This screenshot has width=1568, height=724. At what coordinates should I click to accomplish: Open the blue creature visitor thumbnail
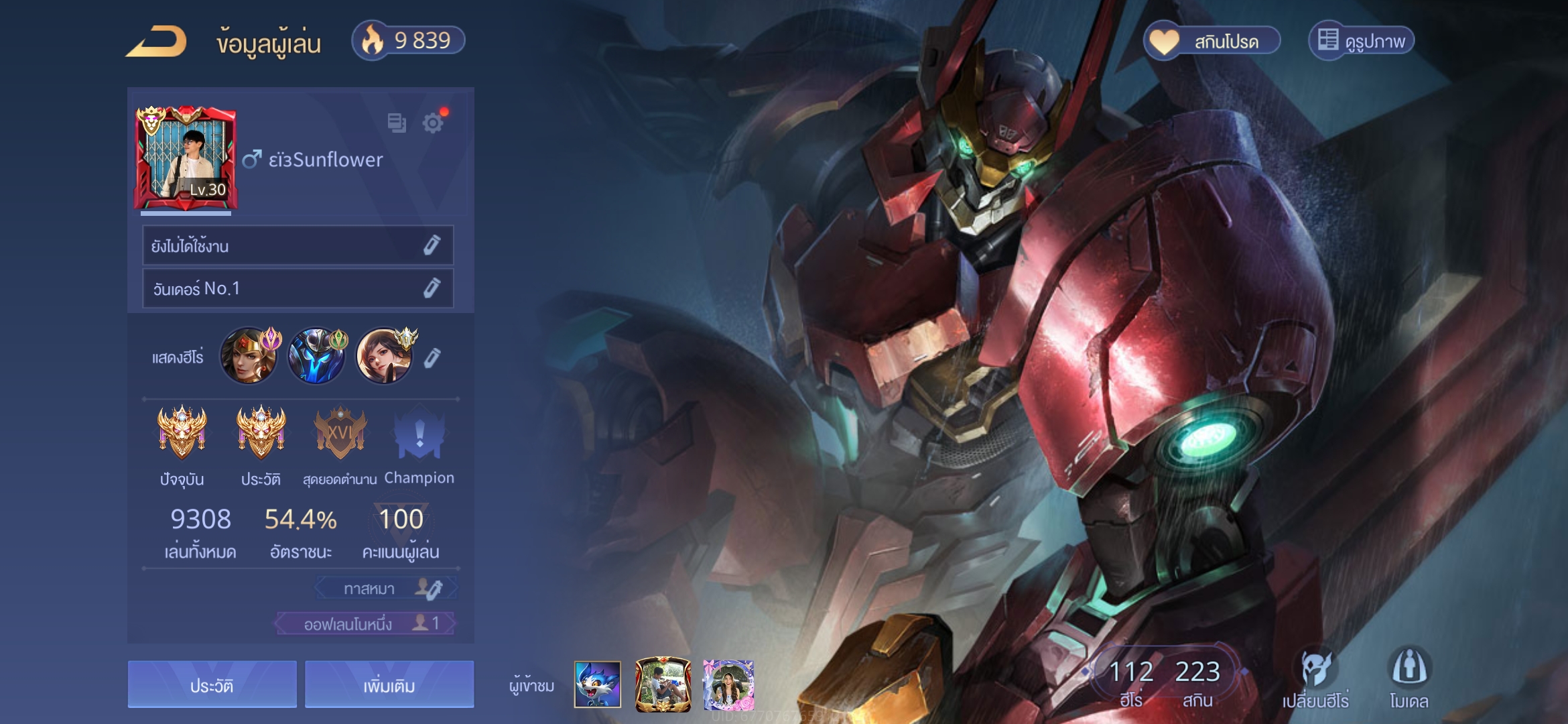597,684
